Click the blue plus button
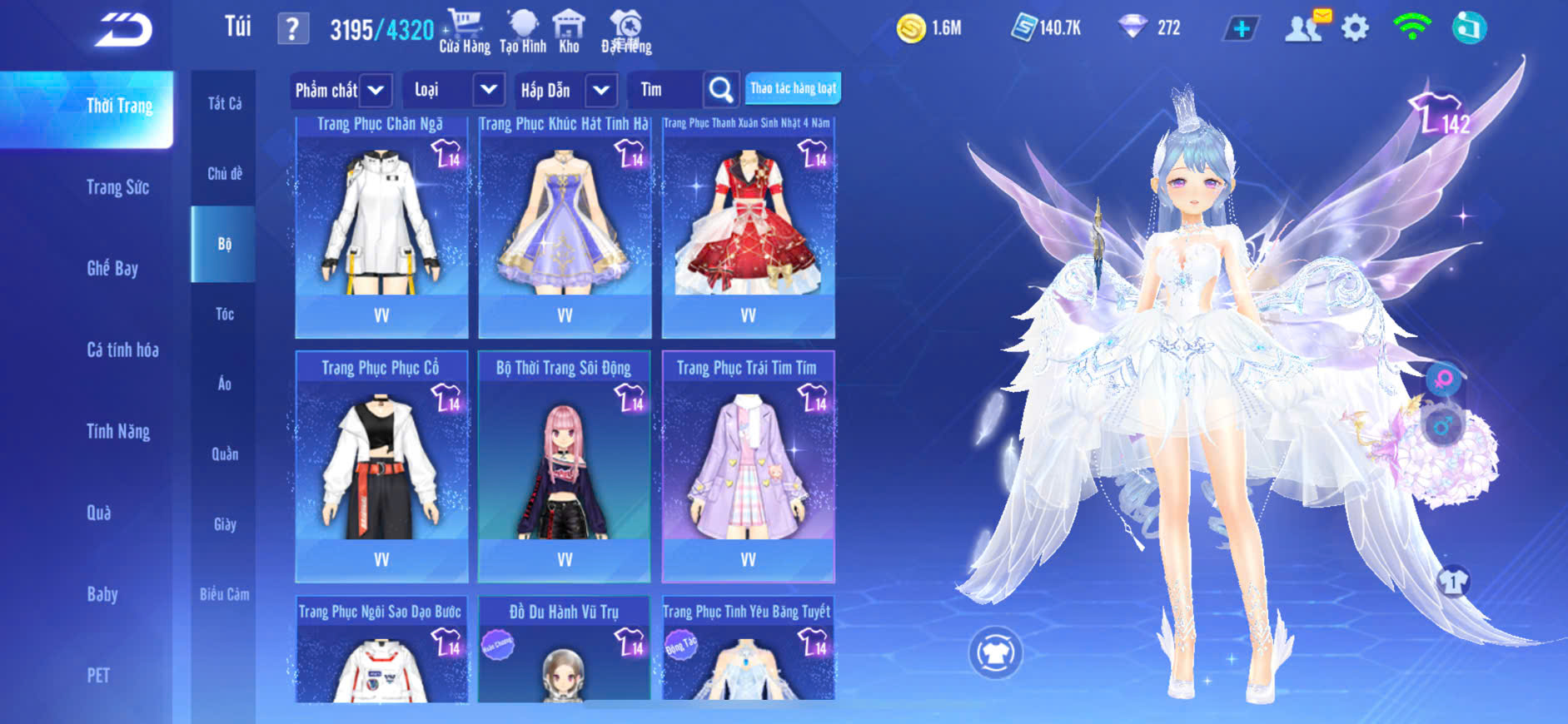This screenshot has width=1568, height=724. coord(1241,28)
